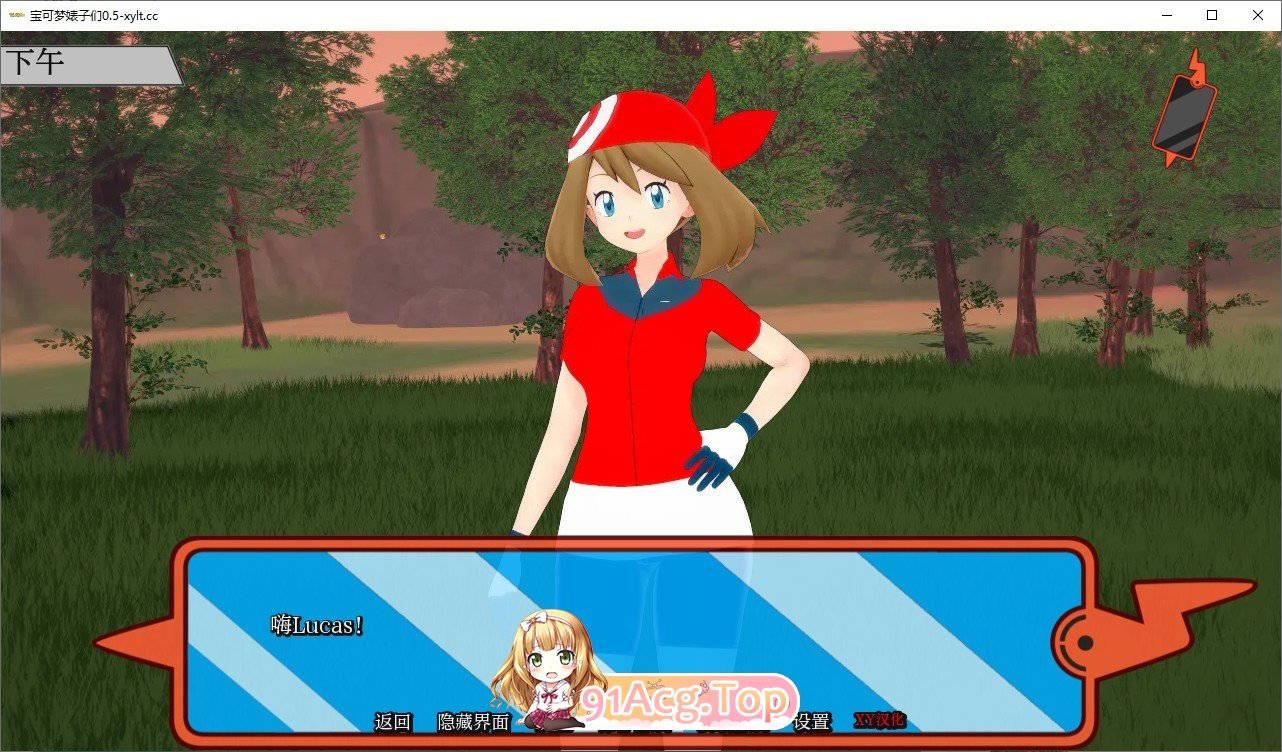Open the 设置 settings menu
The width and height of the screenshot is (1282, 752).
click(812, 722)
